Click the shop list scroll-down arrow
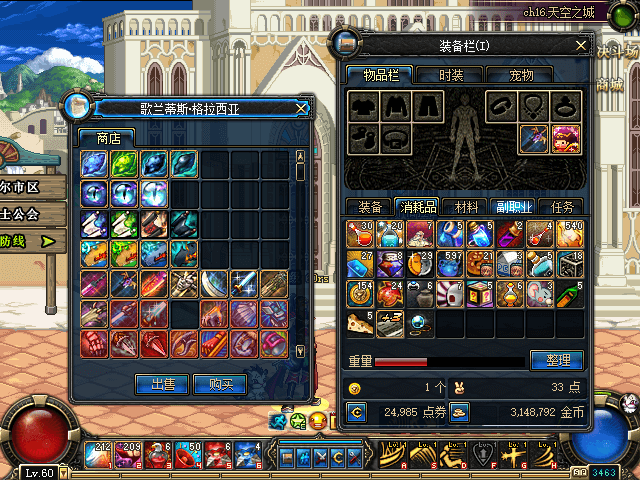Image resolution: width=640 pixels, height=480 pixels. 300,350
